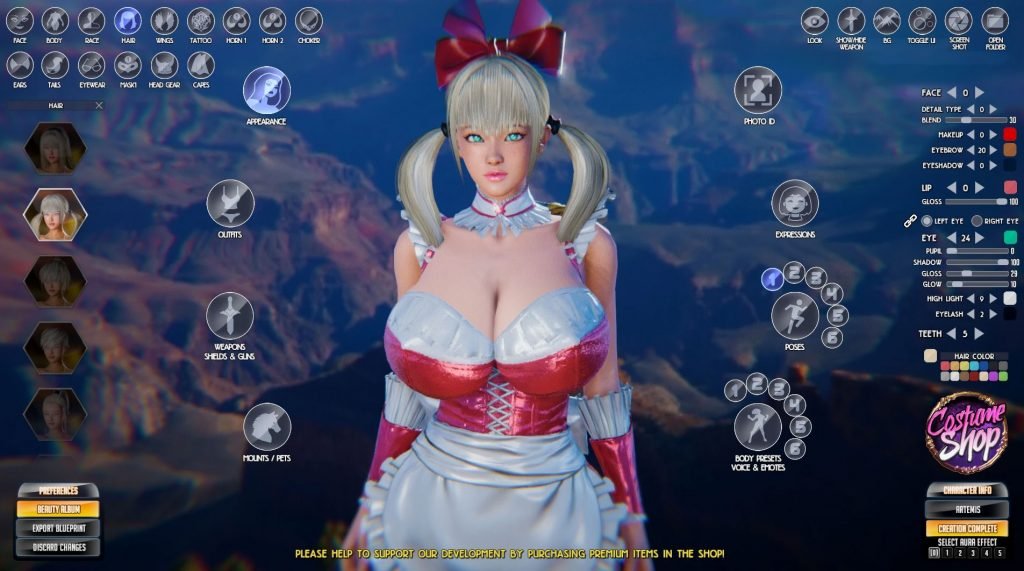
Task: Open the Poses menu
Action: (795, 316)
